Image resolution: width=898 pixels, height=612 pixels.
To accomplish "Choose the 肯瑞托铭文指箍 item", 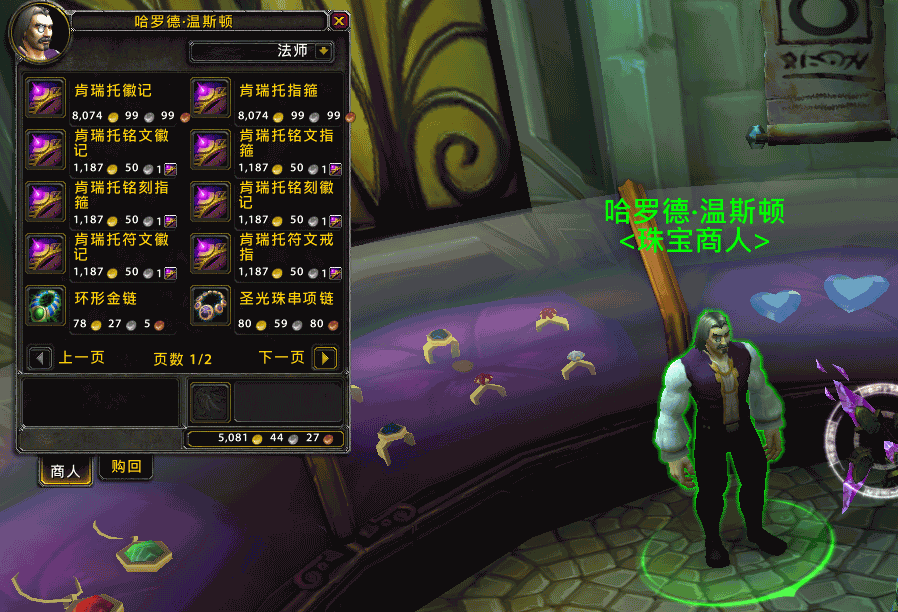I will [210, 150].
